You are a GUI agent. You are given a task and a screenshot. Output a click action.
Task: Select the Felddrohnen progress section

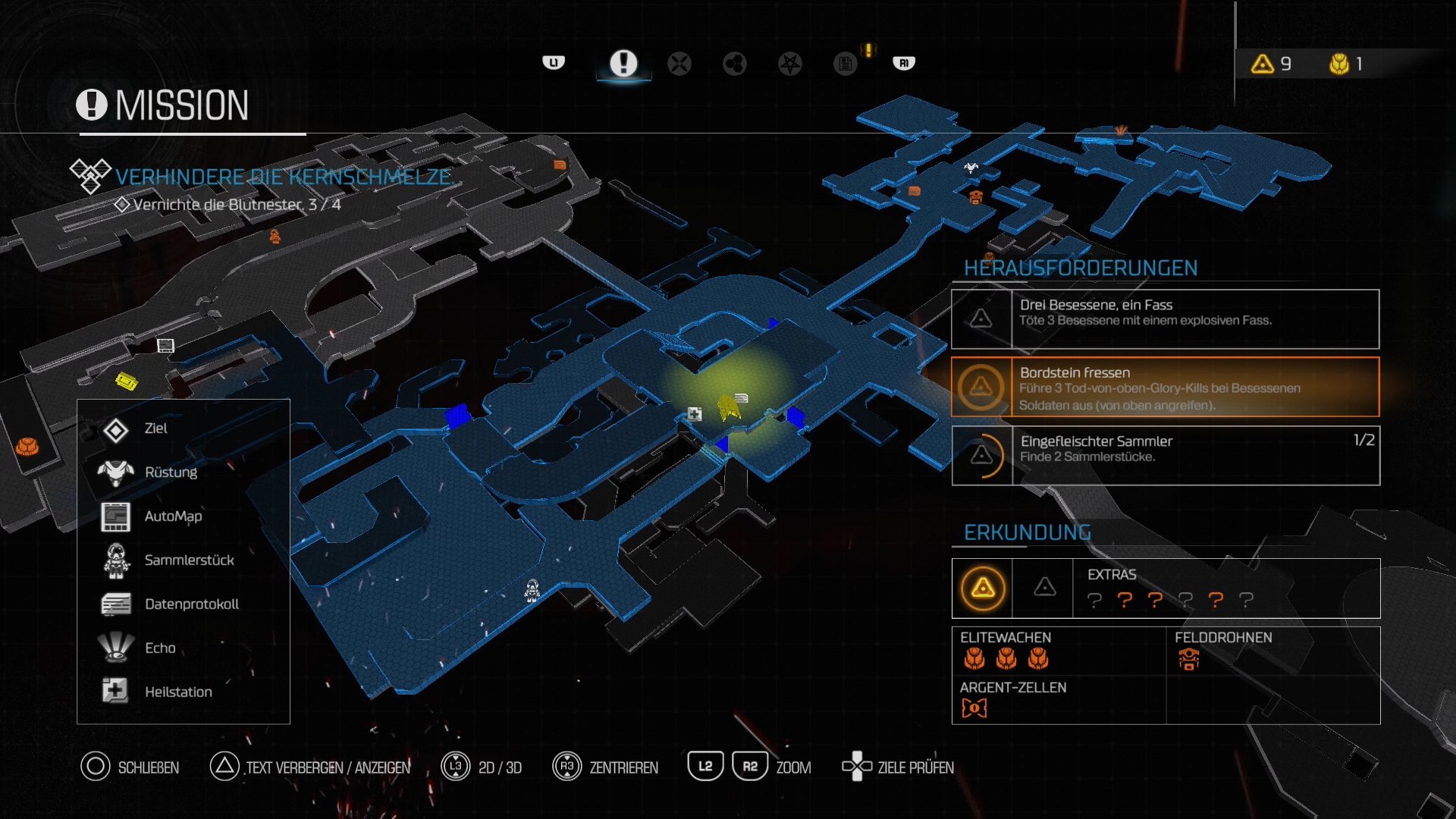[x=1272, y=651]
